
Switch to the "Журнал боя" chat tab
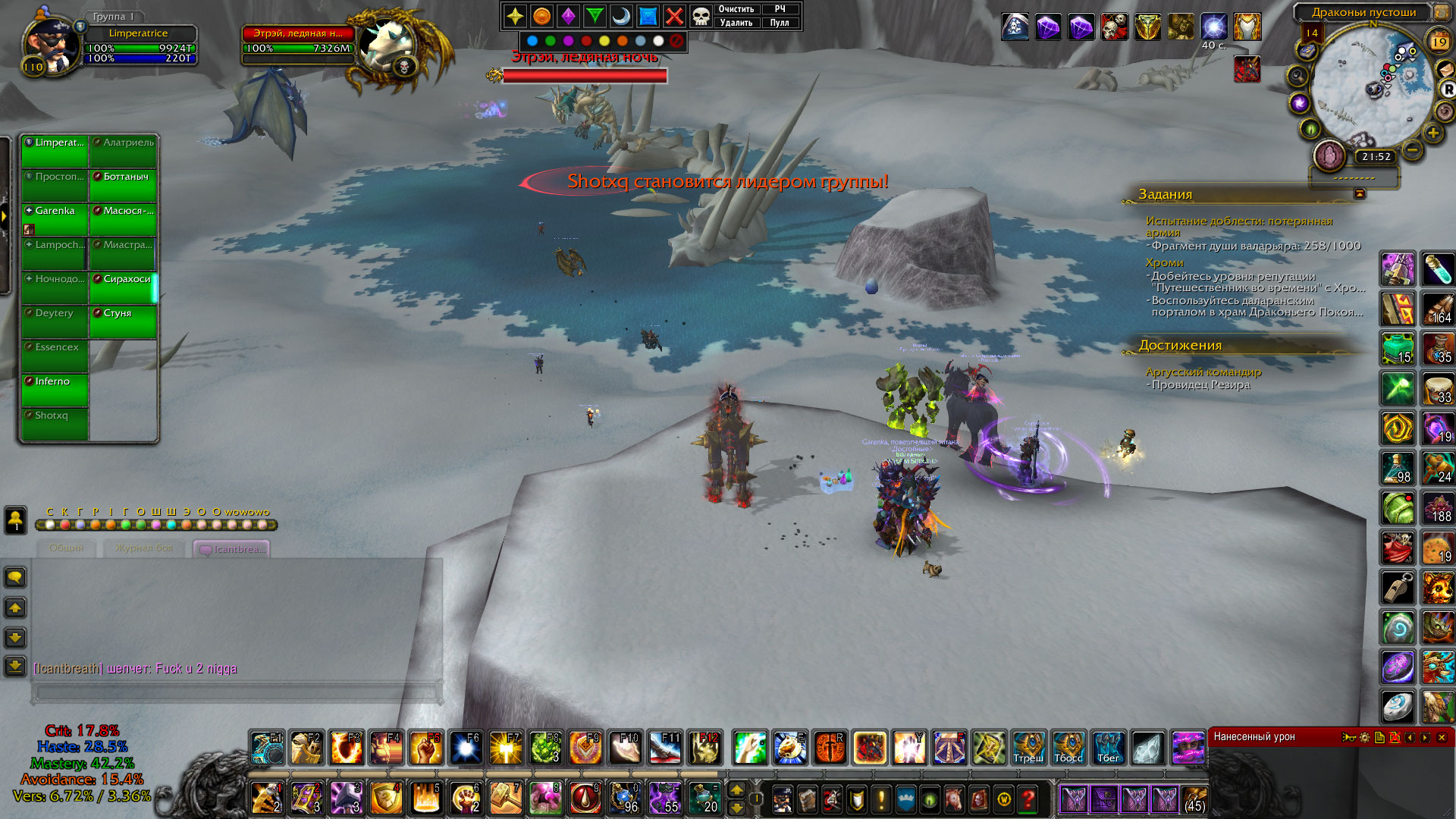(144, 548)
